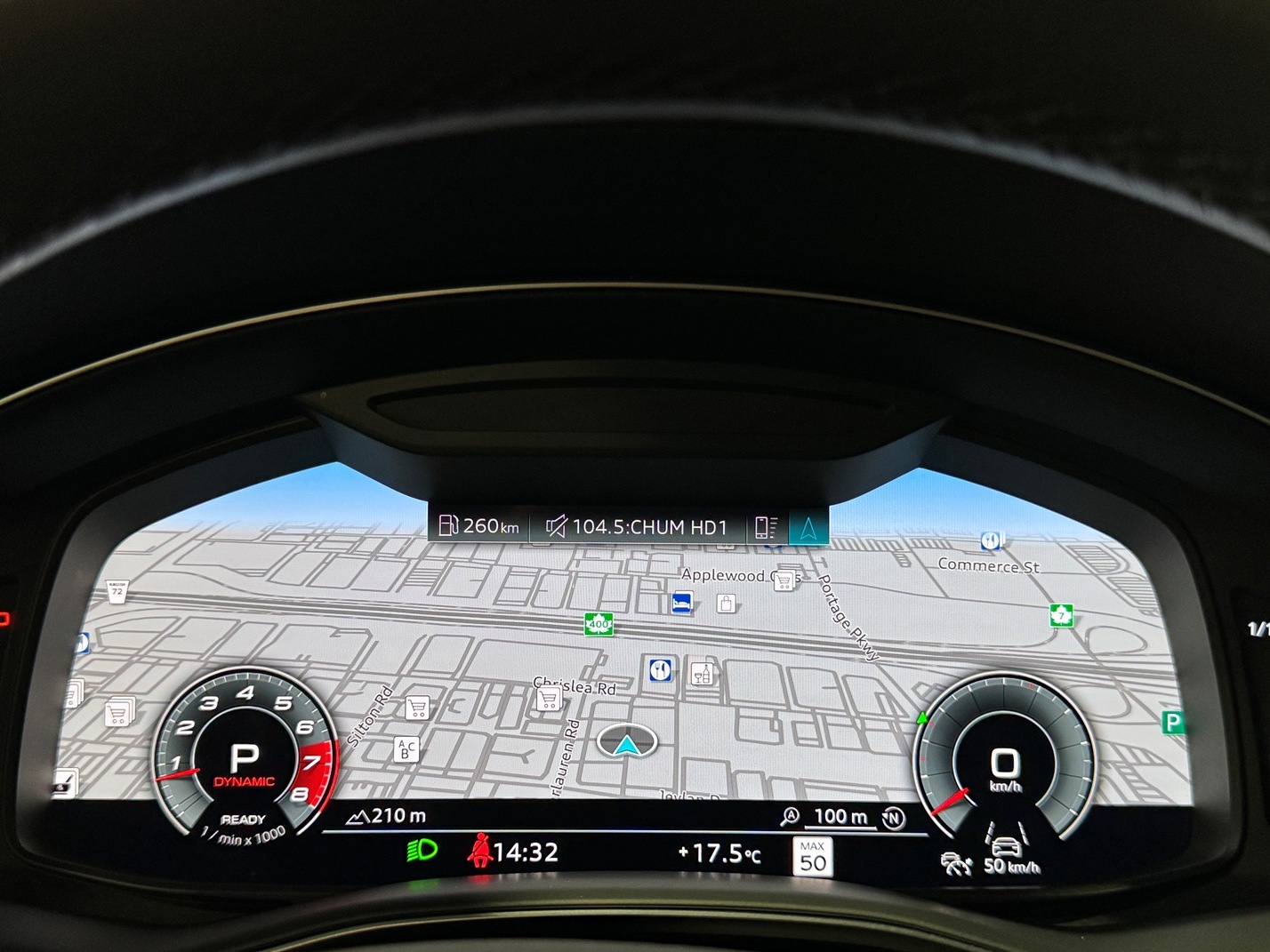Click the Highway 7 shield marker
Viewport: 1270px width, 952px height.
point(1061,614)
